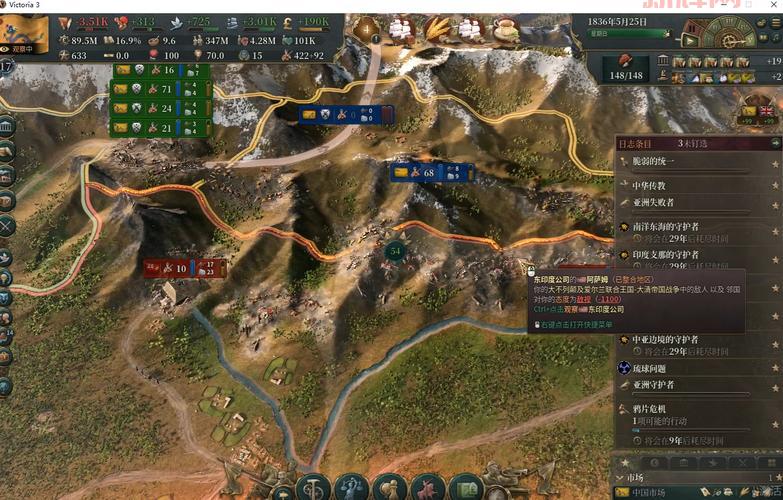
Task: Open the 亚洲守护者 journal entry
Action: 654,385
